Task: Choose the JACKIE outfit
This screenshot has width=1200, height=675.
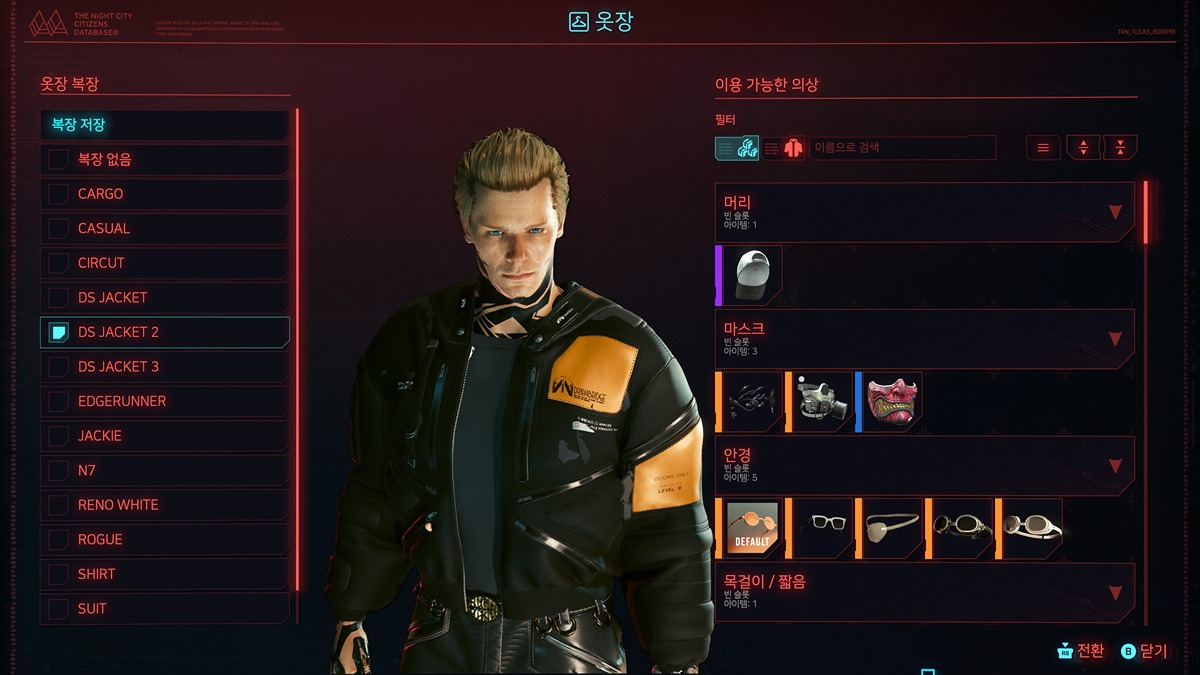Action: click(165, 436)
